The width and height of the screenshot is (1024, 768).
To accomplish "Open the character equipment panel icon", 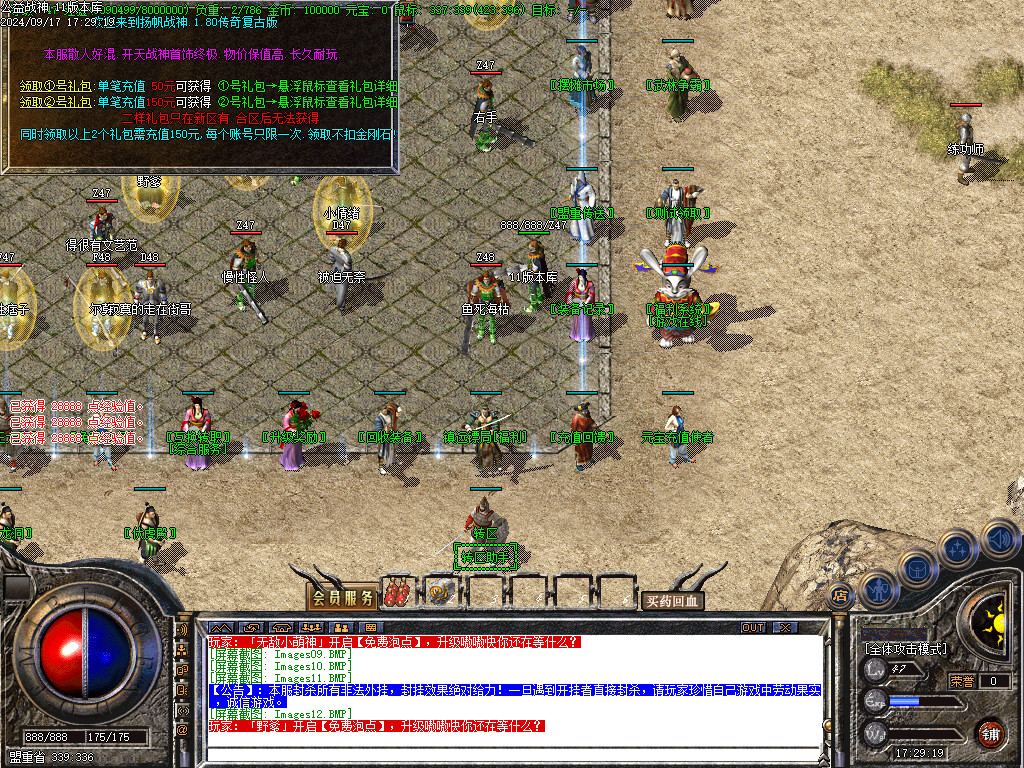I will click(878, 590).
